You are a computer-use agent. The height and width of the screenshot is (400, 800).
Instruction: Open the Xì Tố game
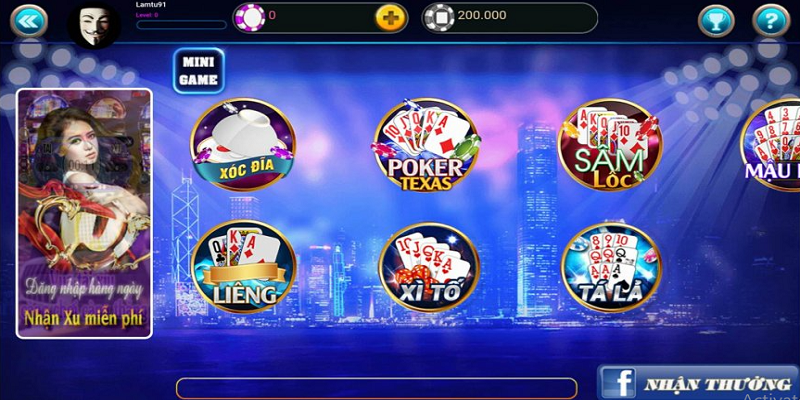pos(429,265)
